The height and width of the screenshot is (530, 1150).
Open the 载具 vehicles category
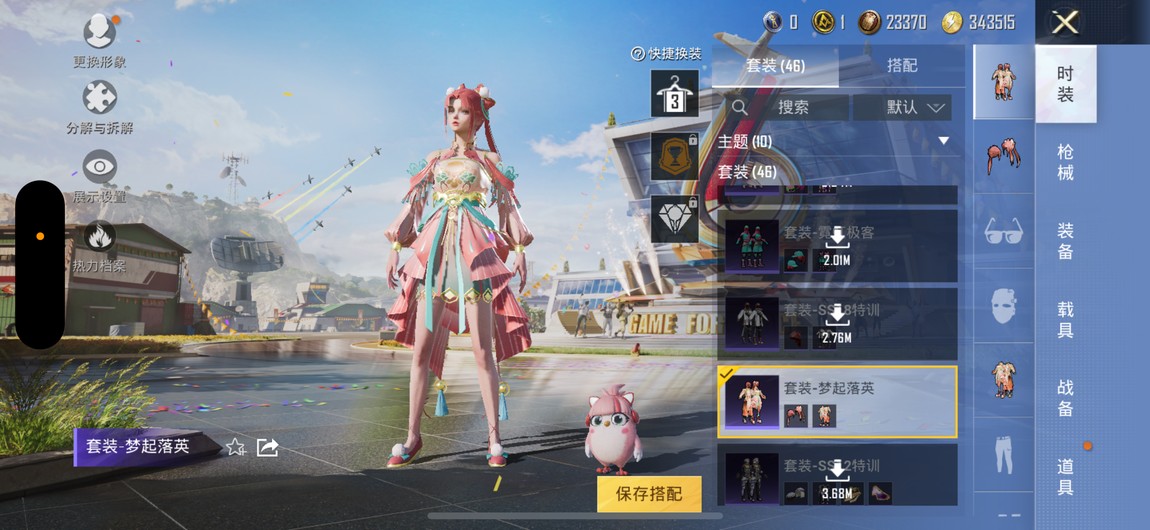coord(1065,320)
